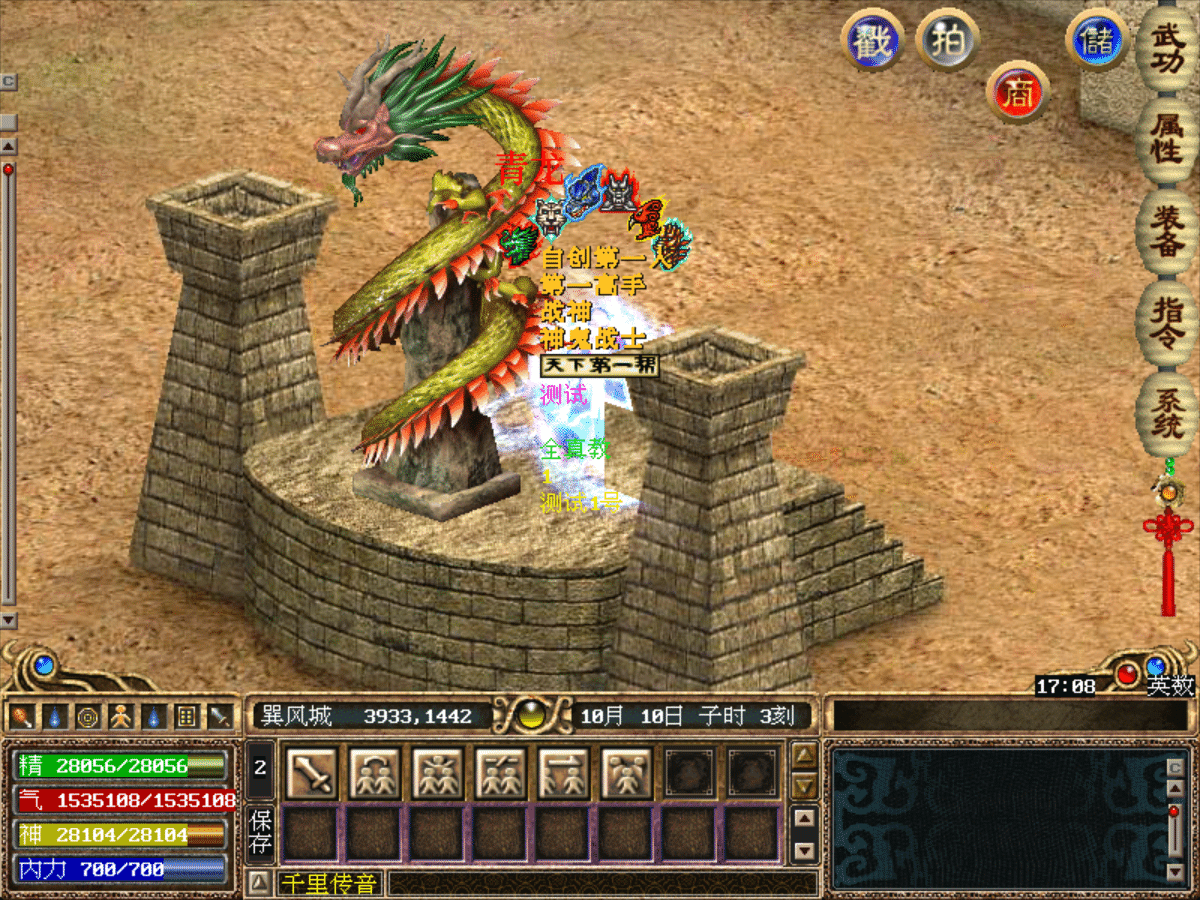Click the blue 储 storage button
Screen dimensions: 1200x900
coord(1098,41)
